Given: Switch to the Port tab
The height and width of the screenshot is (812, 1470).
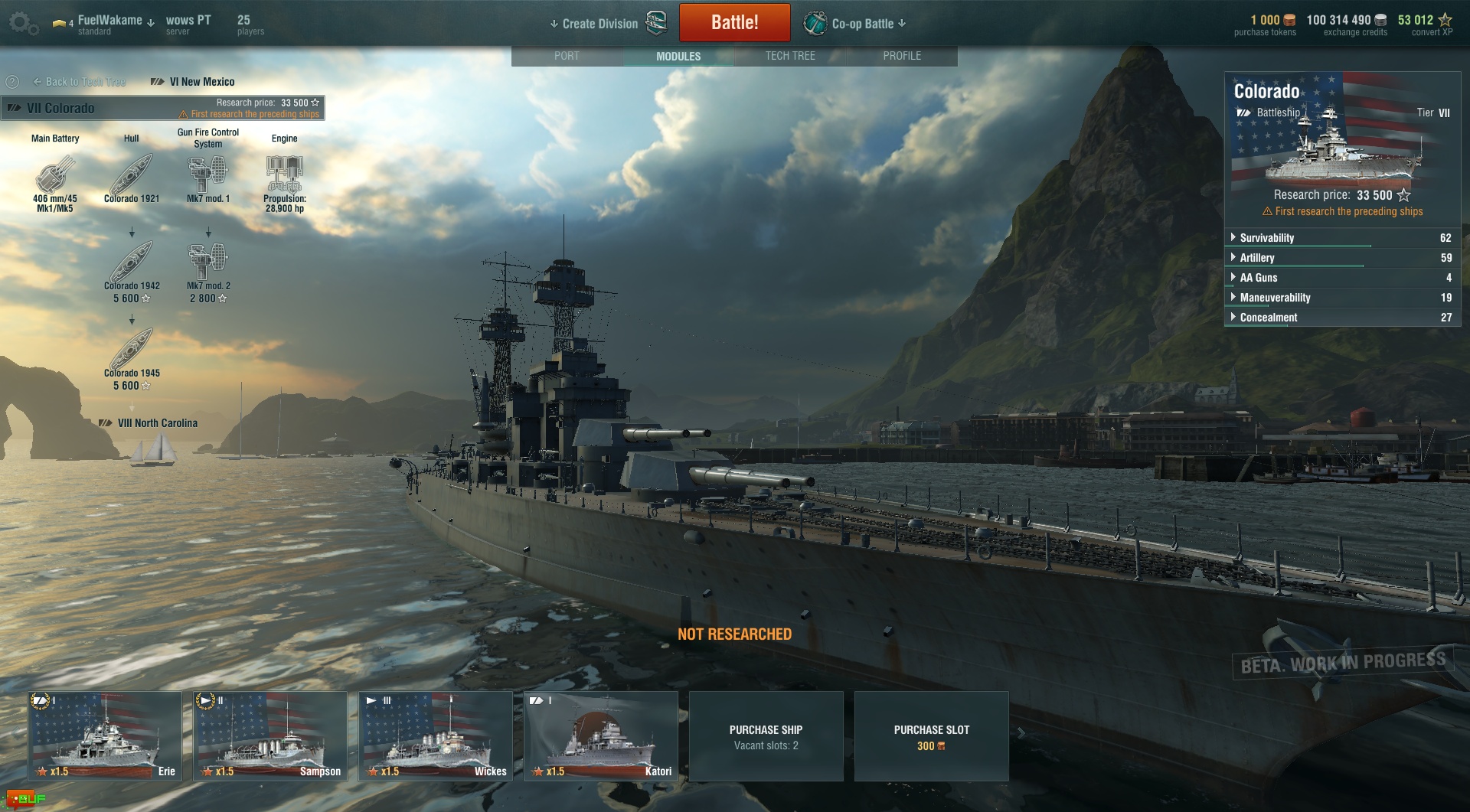Looking at the screenshot, I should click(x=567, y=56).
